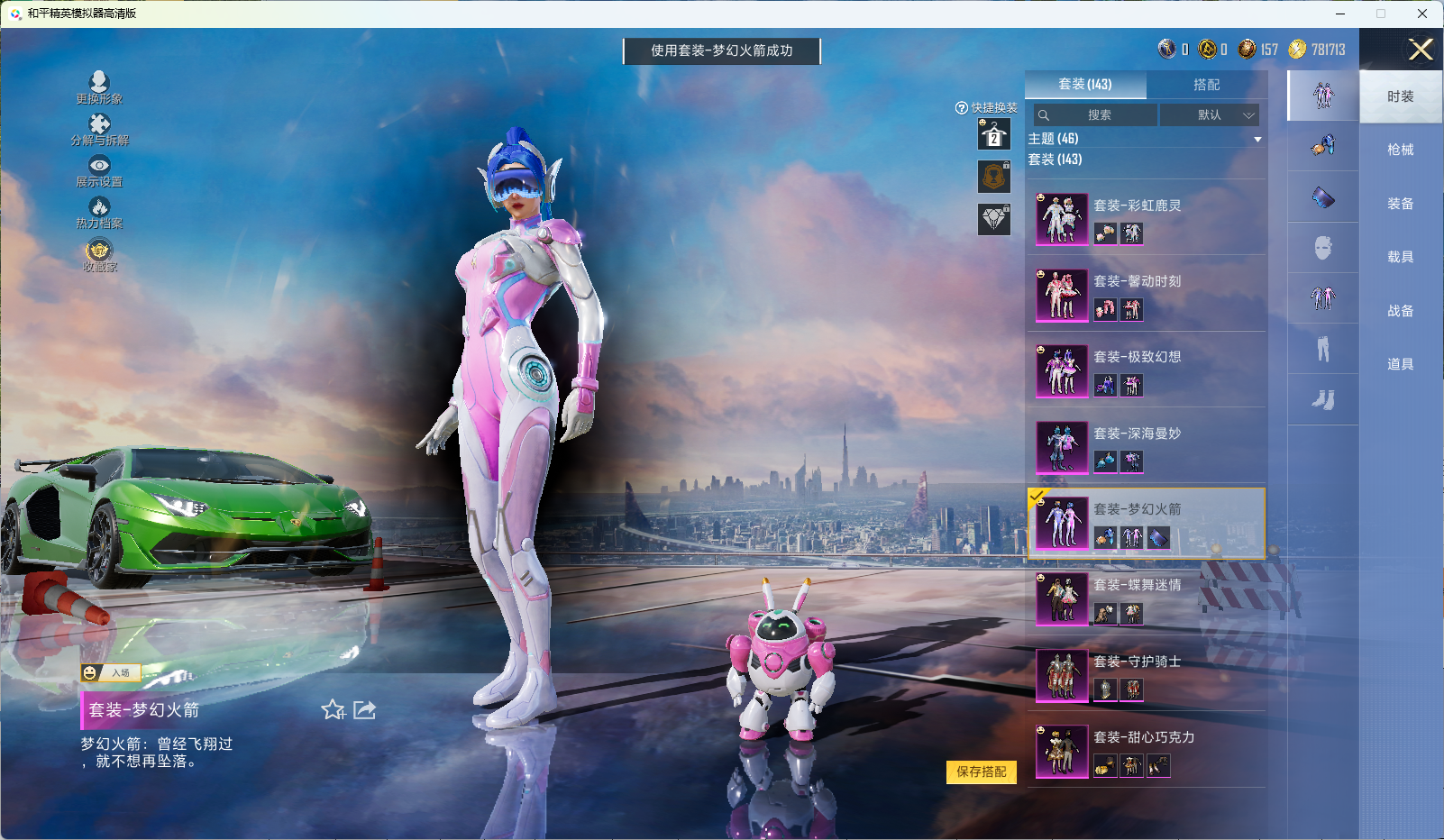Select the 套装-彩虹鹿灵 outfit
This screenshot has height=840, width=1444.
tap(1146, 217)
